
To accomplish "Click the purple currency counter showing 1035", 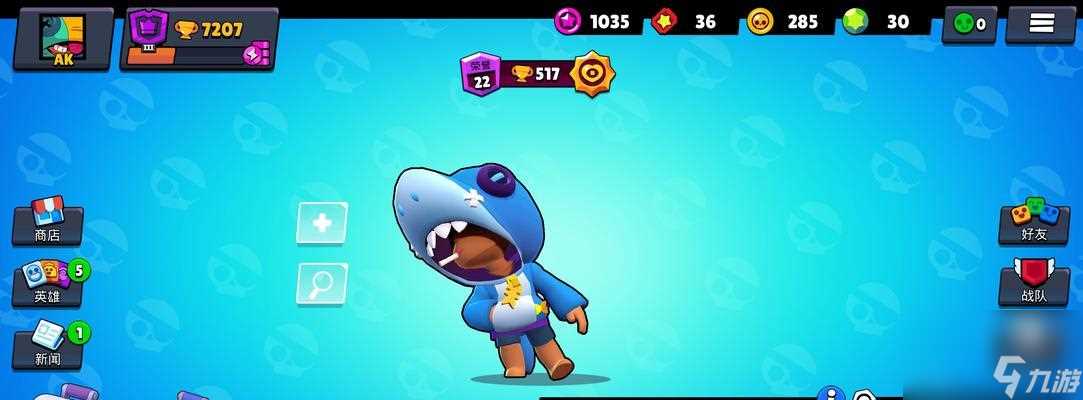I will (x=594, y=21).
